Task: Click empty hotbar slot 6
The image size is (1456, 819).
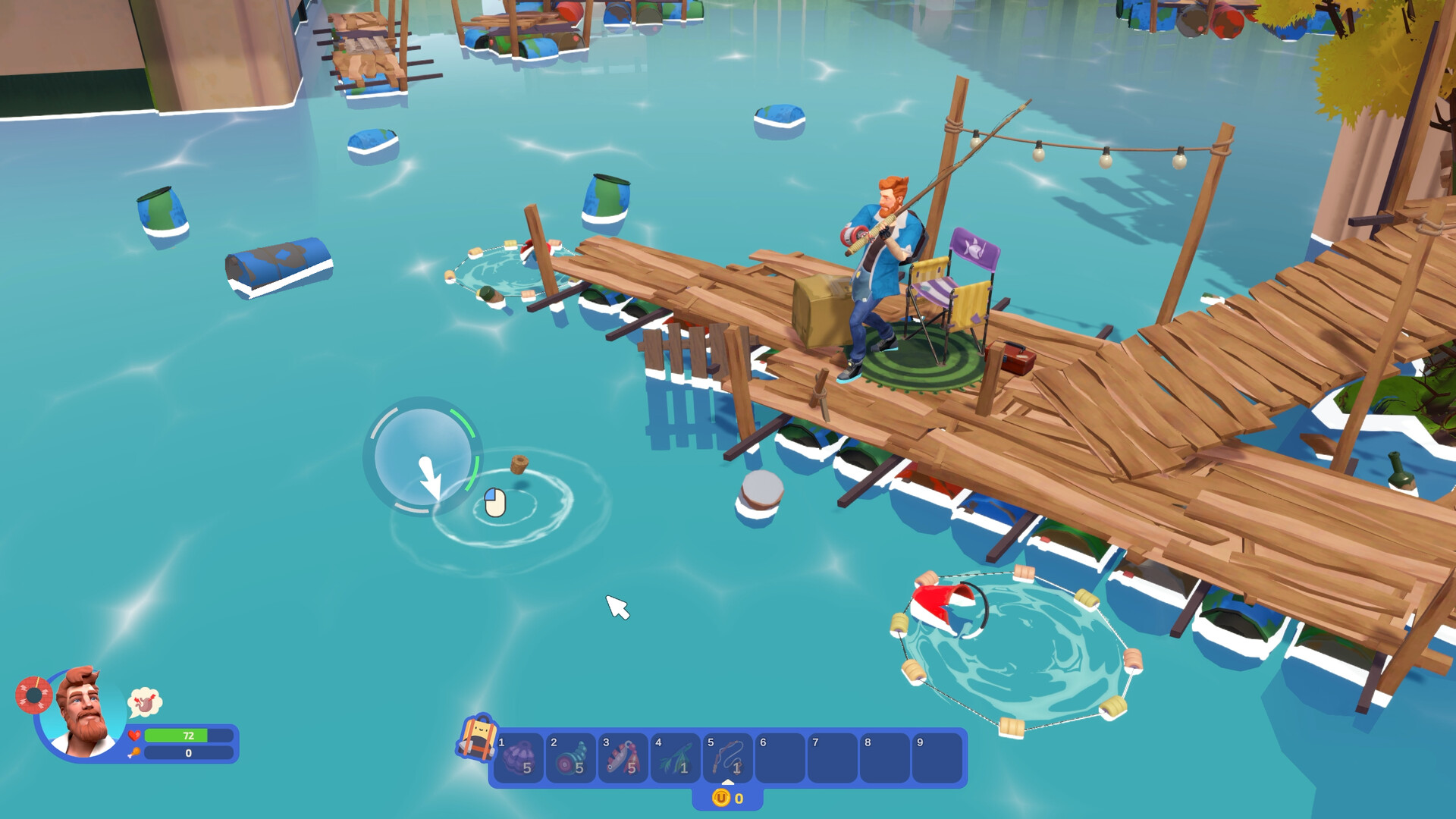Action: pyautogui.click(x=781, y=758)
